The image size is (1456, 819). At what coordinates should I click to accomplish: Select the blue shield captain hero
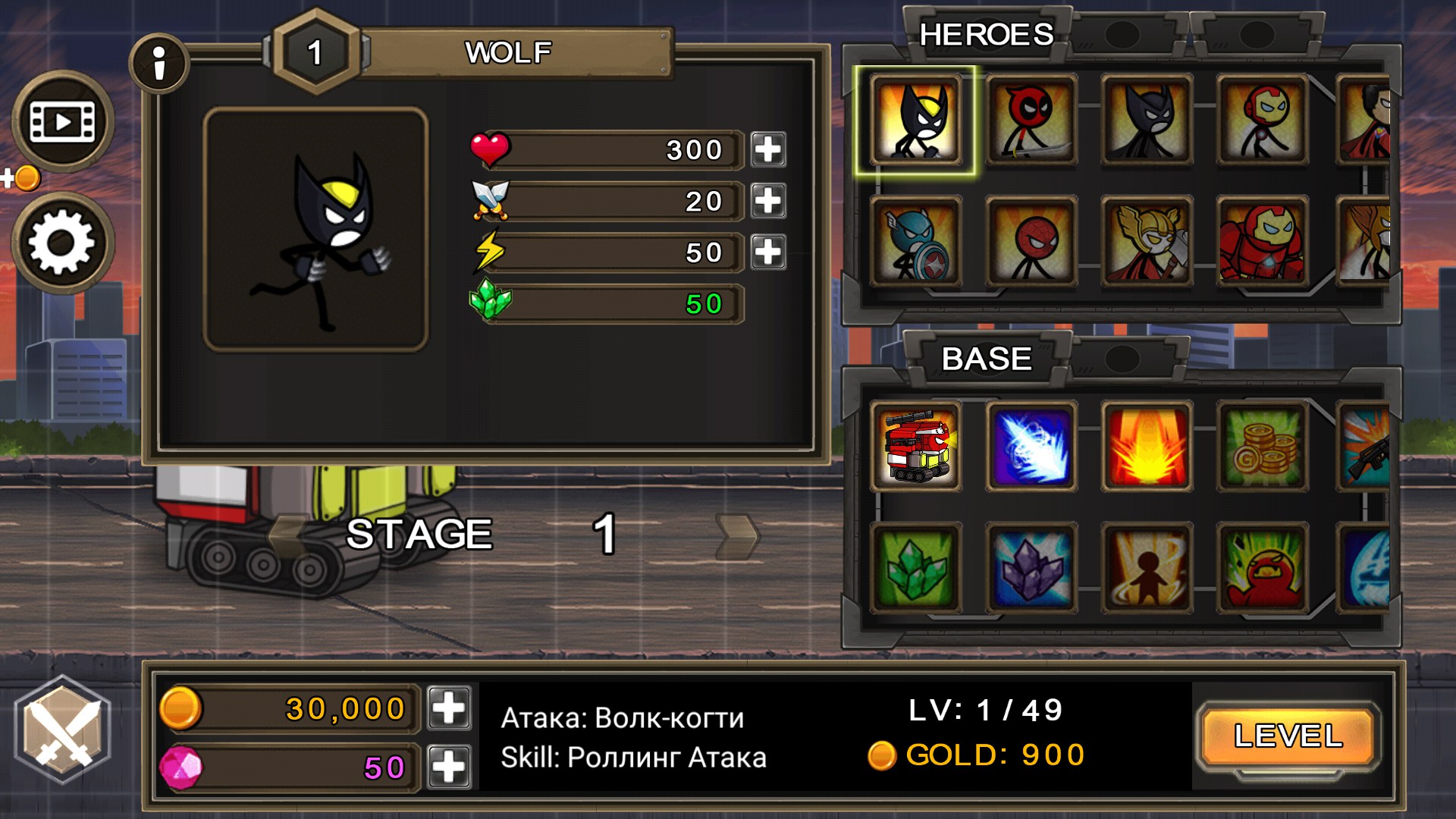[916, 241]
